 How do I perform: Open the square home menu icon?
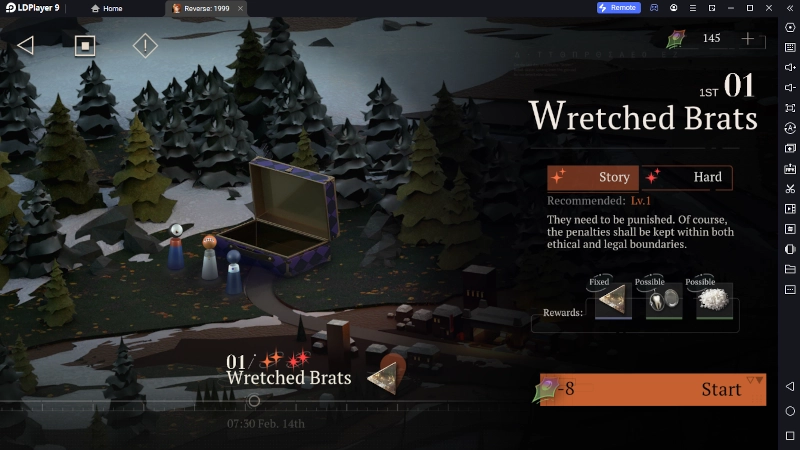85,45
